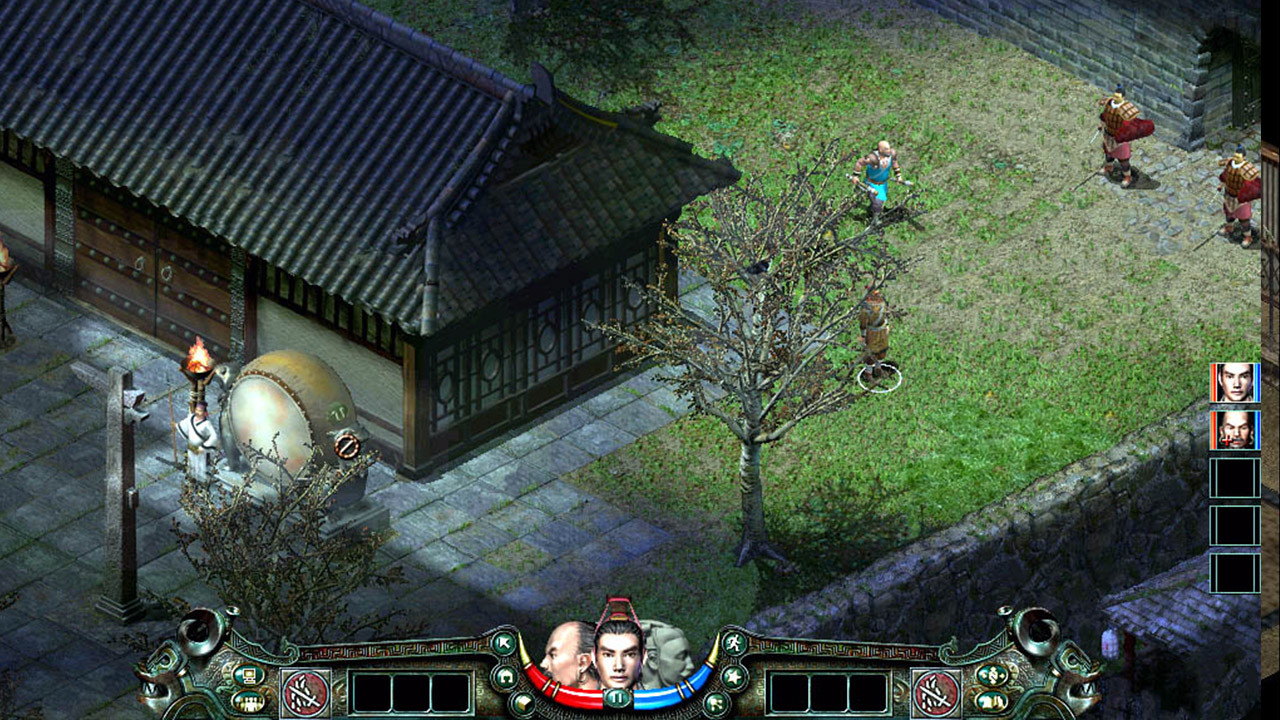This screenshot has width=1280, height=720.
Task: Toggle the right crossed-weapons combat mode emblem
Action: click(x=935, y=691)
